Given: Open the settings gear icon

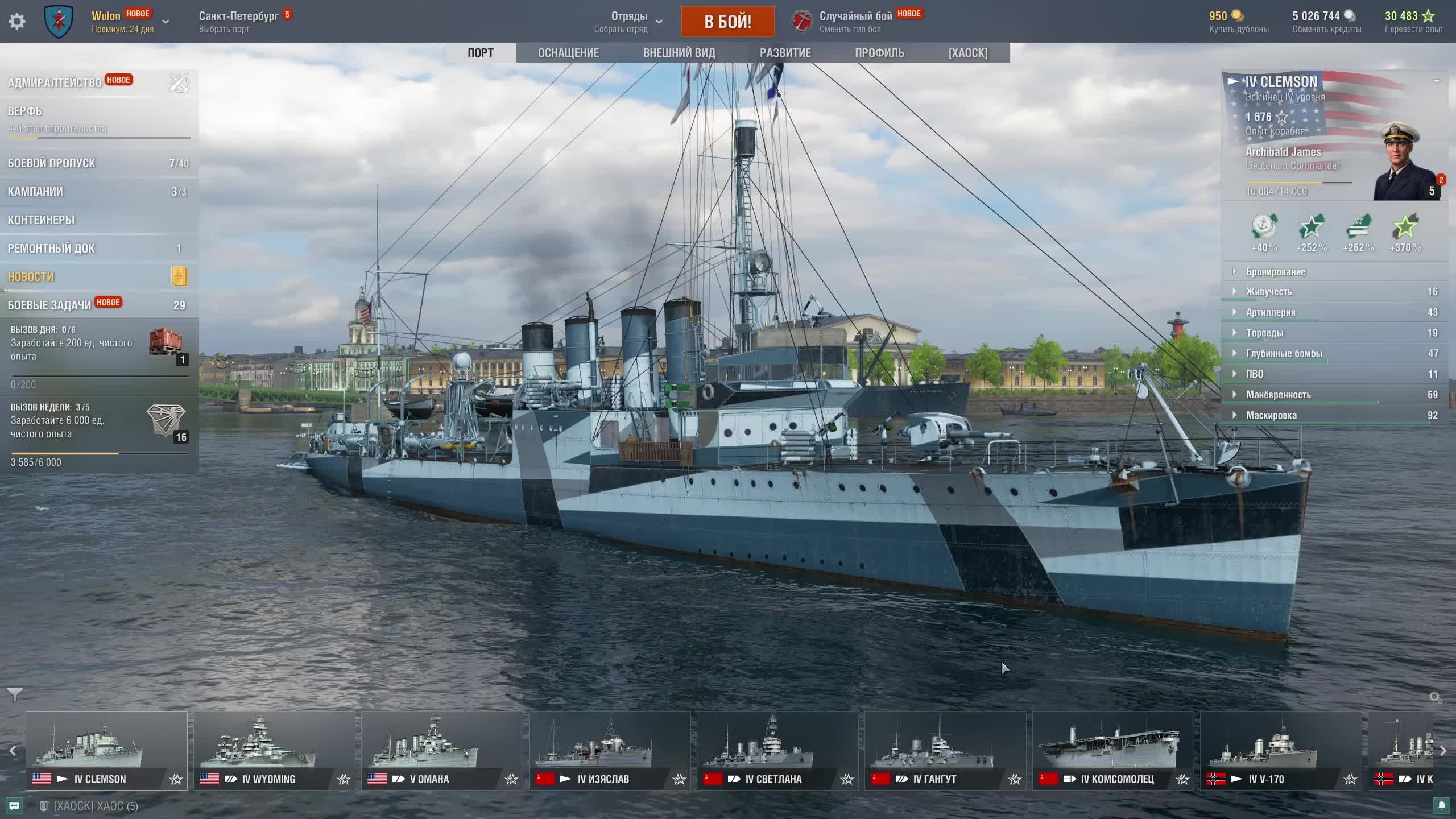Looking at the screenshot, I should coord(17,22).
